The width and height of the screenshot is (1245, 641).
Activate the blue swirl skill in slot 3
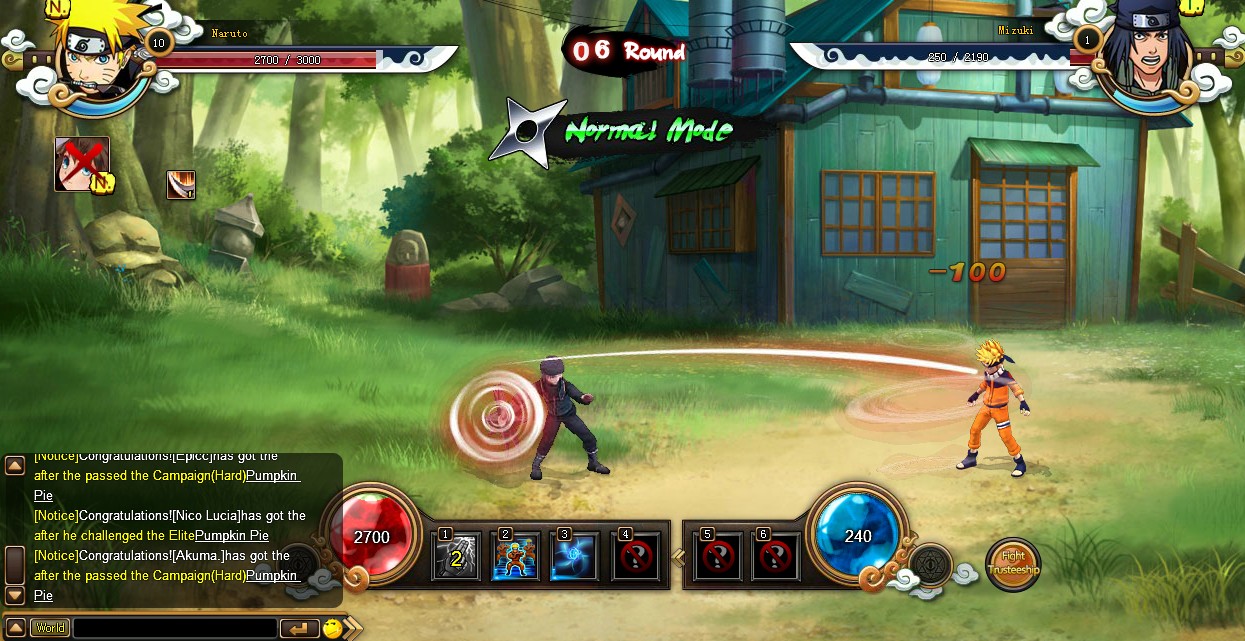(575, 556)
